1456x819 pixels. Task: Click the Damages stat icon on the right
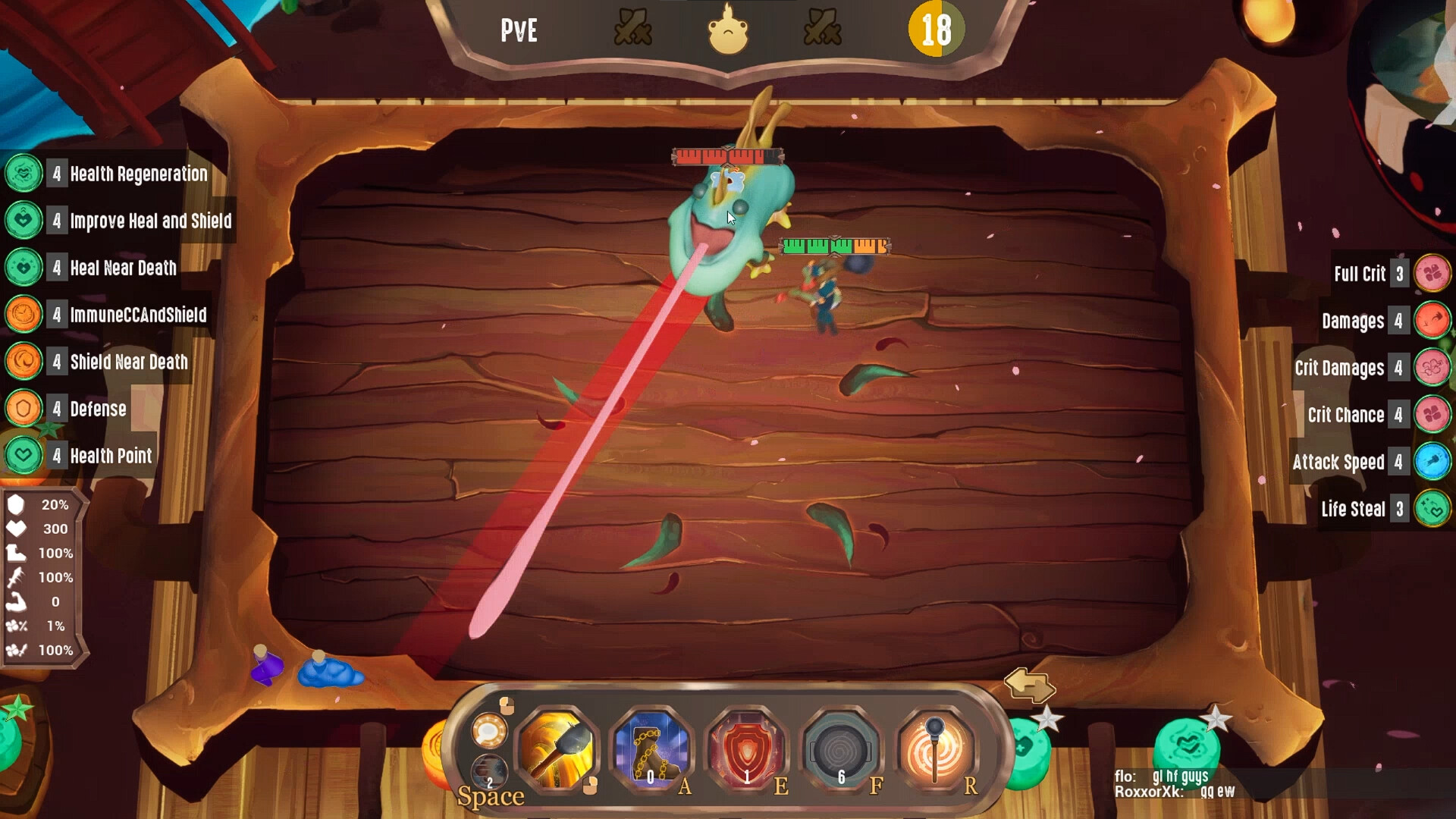1432,321
